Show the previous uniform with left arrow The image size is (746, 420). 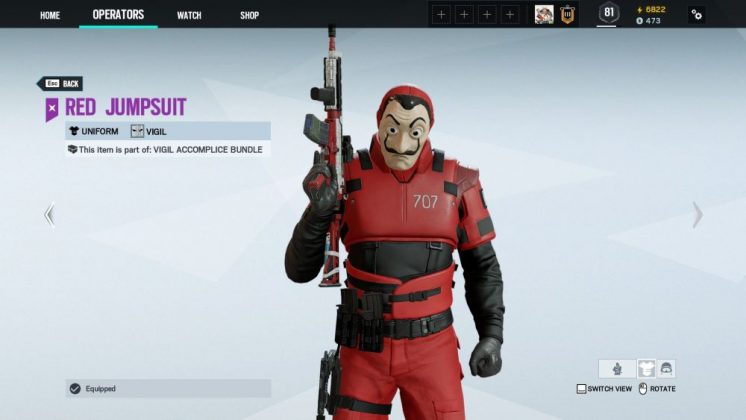[x=49, y=214]
